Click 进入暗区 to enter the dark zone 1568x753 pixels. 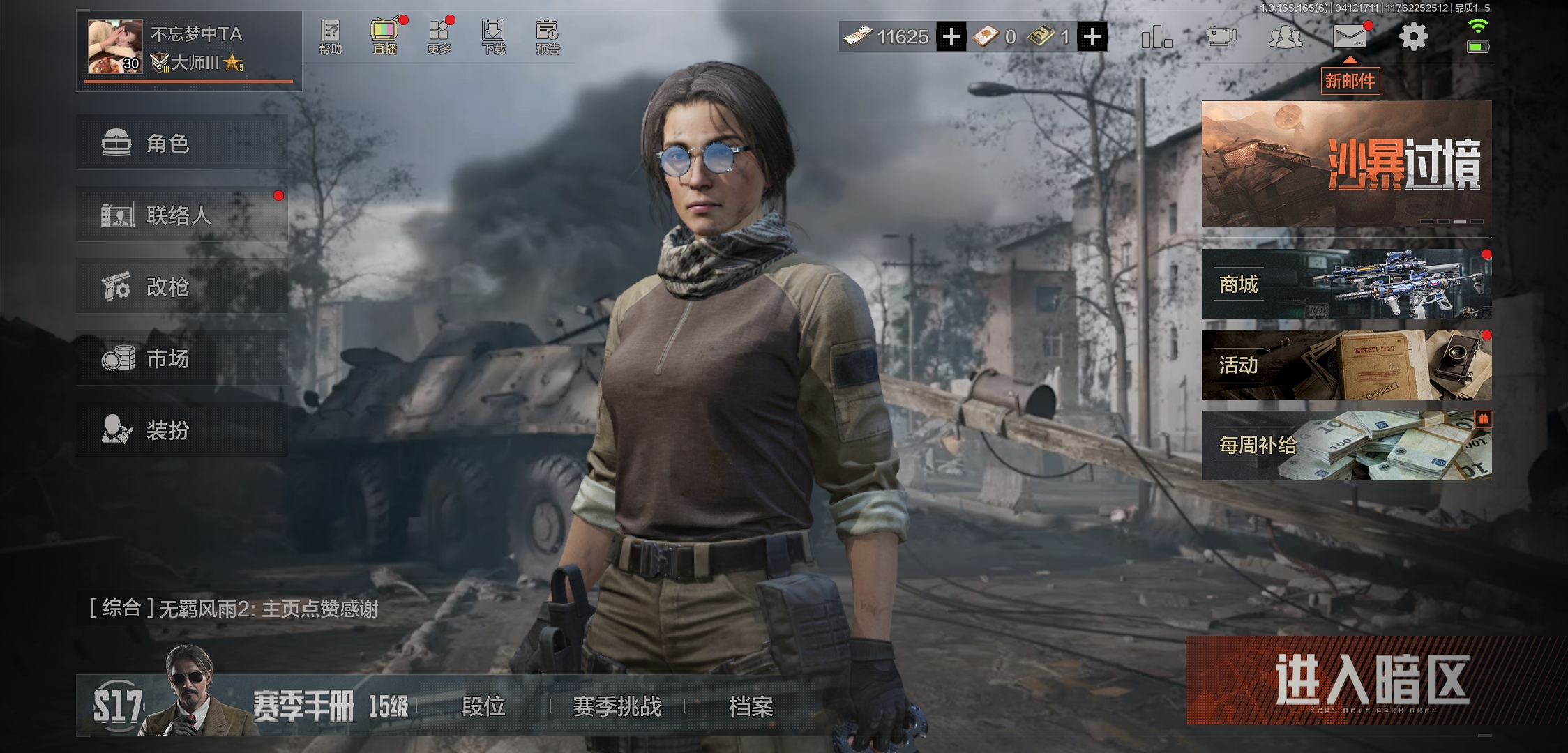pyautogui.click(x=1372, y=680)
